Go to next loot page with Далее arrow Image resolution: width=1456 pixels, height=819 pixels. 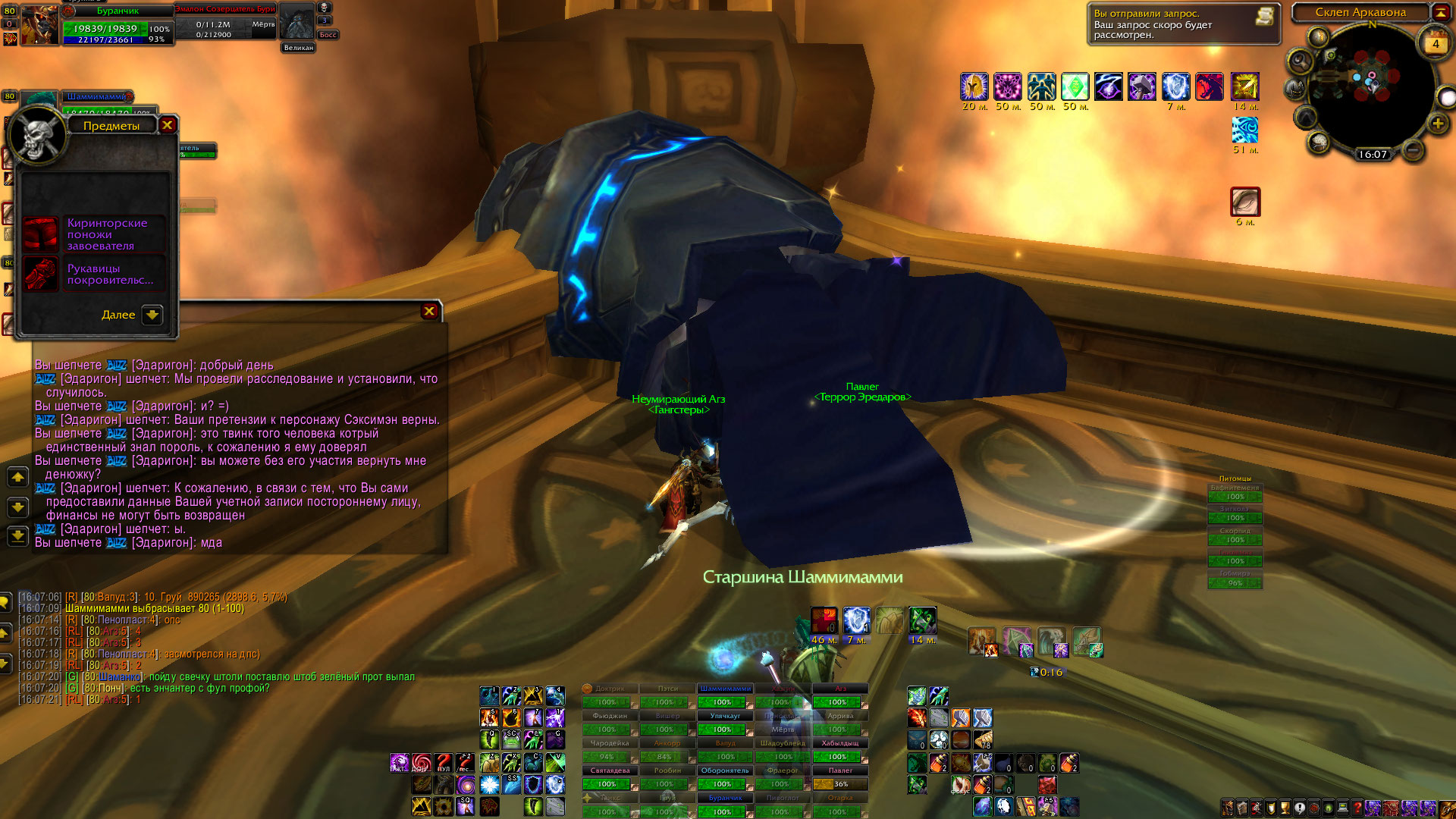click(152, 315)
